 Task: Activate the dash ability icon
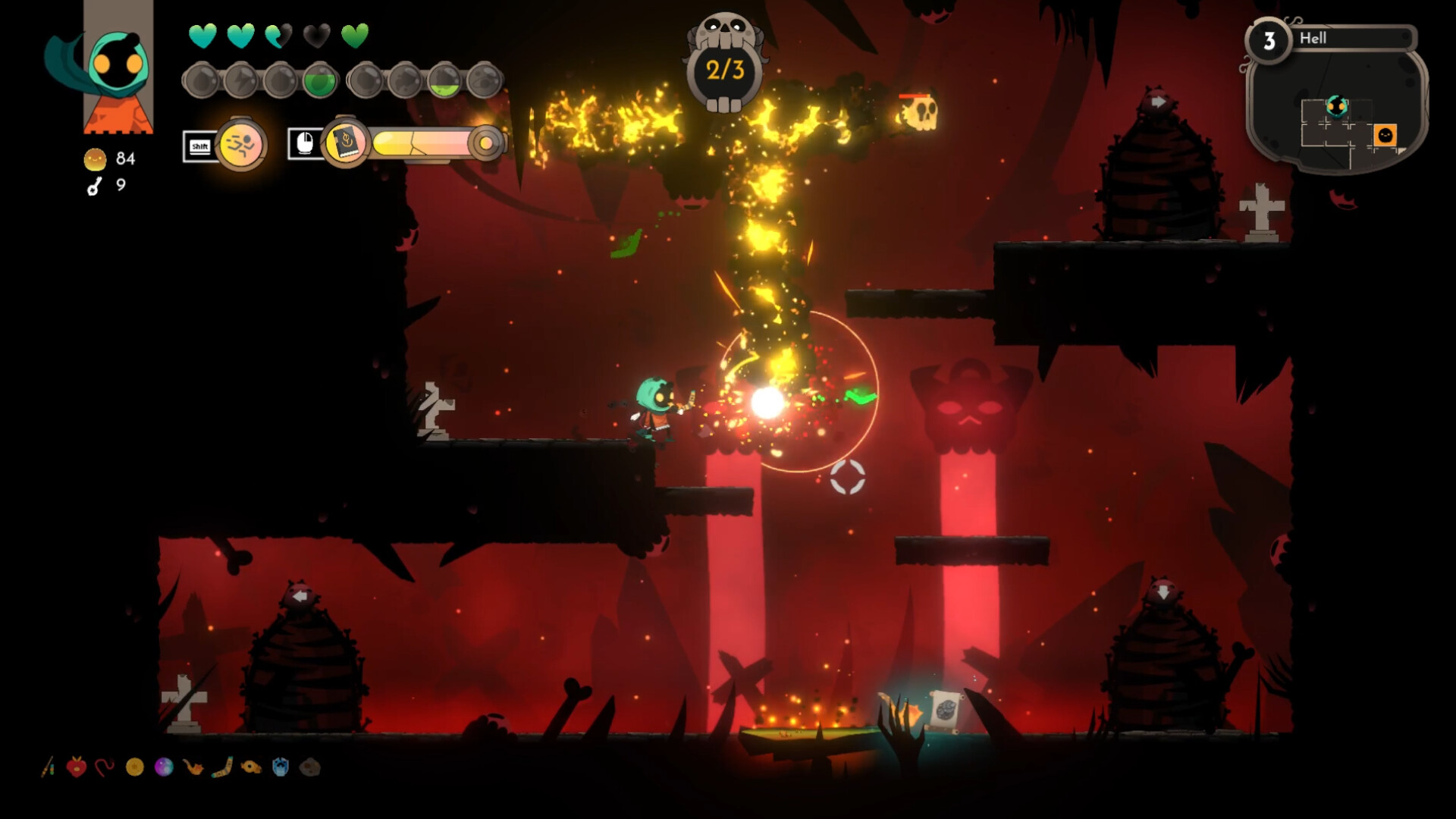click(x=241, y=144)
